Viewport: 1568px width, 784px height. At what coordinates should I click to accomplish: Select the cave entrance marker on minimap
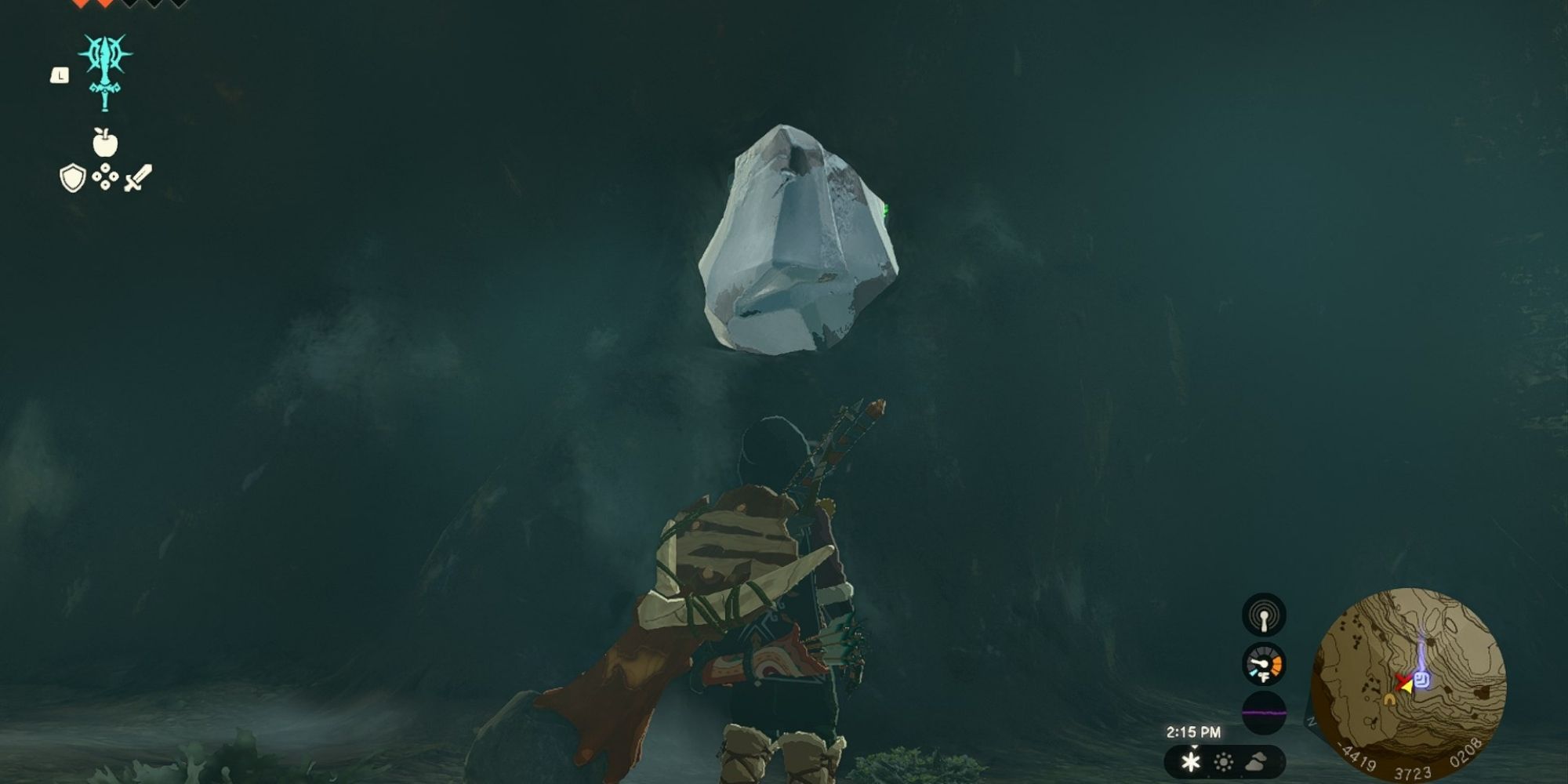click(x=1389, y=699)
